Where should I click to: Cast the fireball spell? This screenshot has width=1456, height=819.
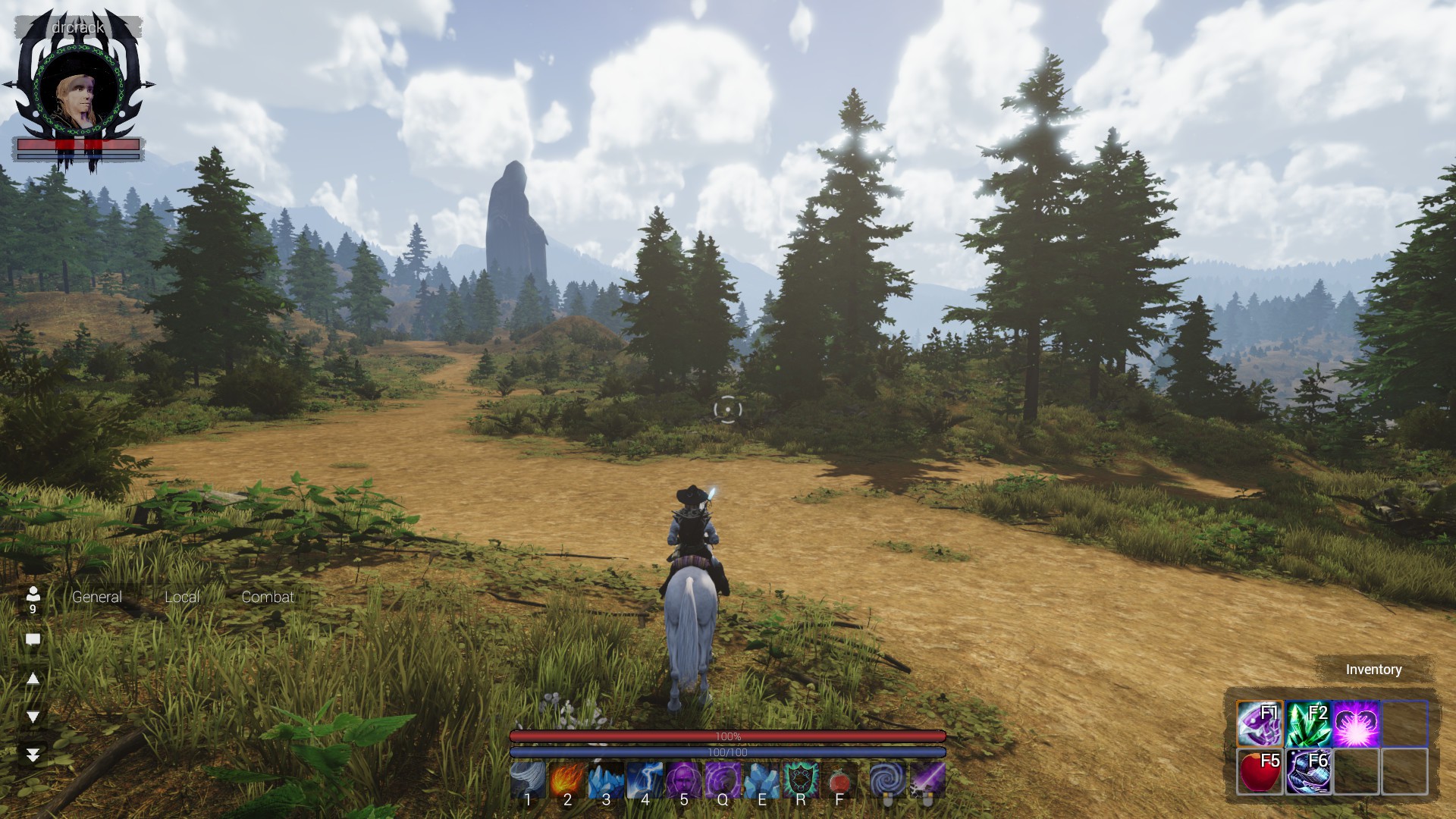(x=567, y=779)
